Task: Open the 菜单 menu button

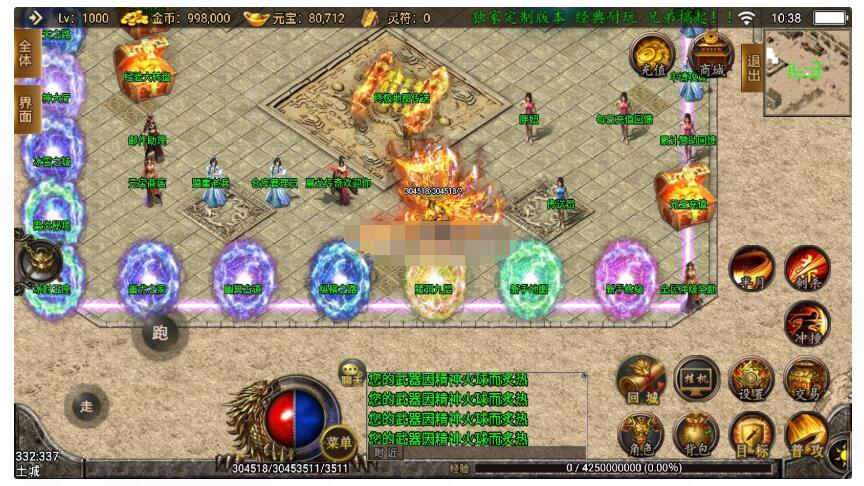Action: (x=338, y=441)
